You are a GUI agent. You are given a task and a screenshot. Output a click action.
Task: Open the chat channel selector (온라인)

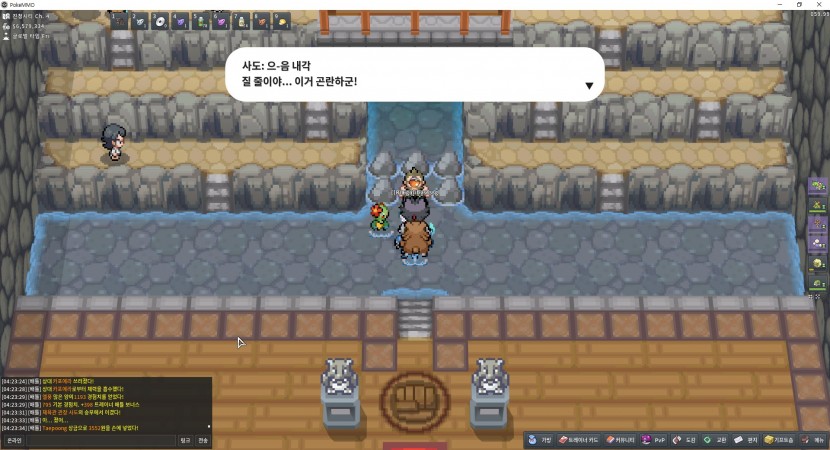pyautogui.click(x=14, y=440)
